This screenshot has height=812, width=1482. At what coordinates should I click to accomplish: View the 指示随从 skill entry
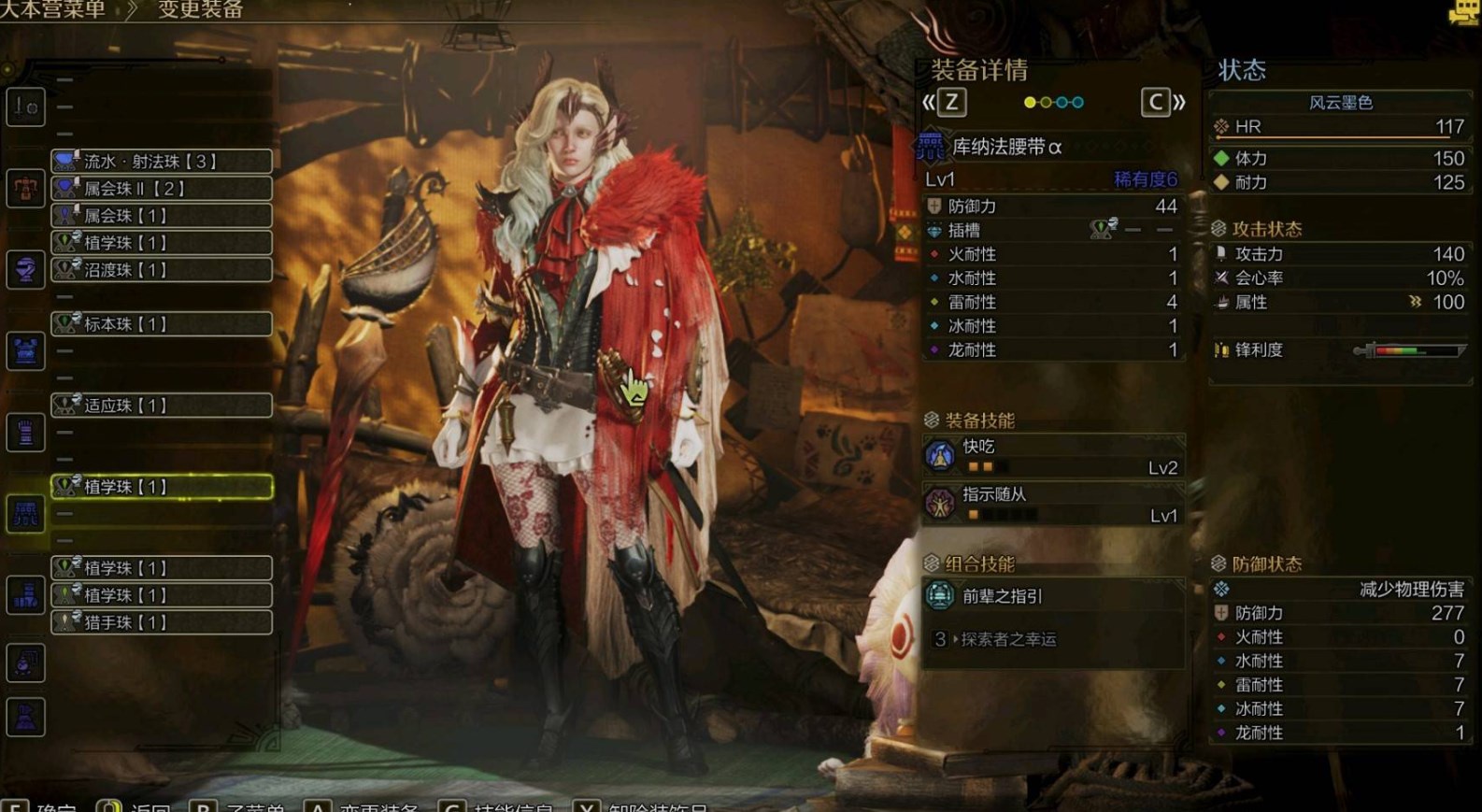1053,504
